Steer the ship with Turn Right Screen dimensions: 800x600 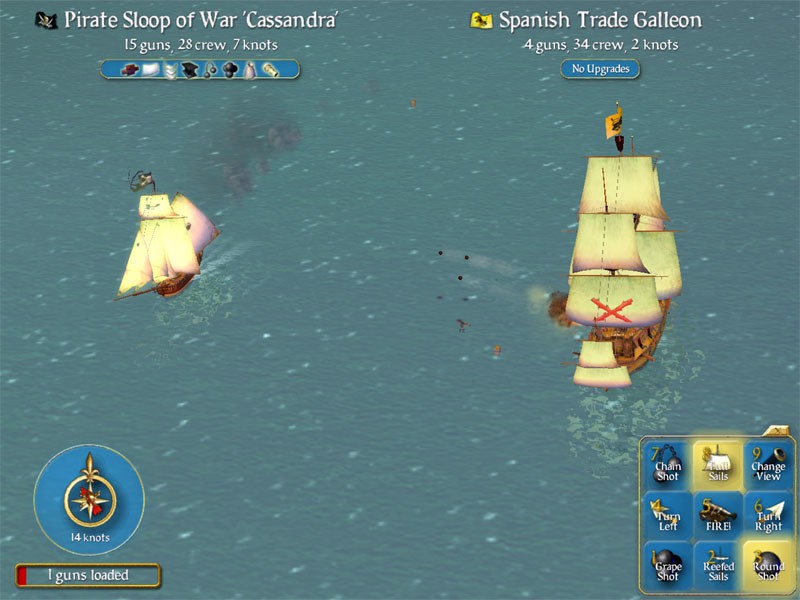(x=768, y=515)
